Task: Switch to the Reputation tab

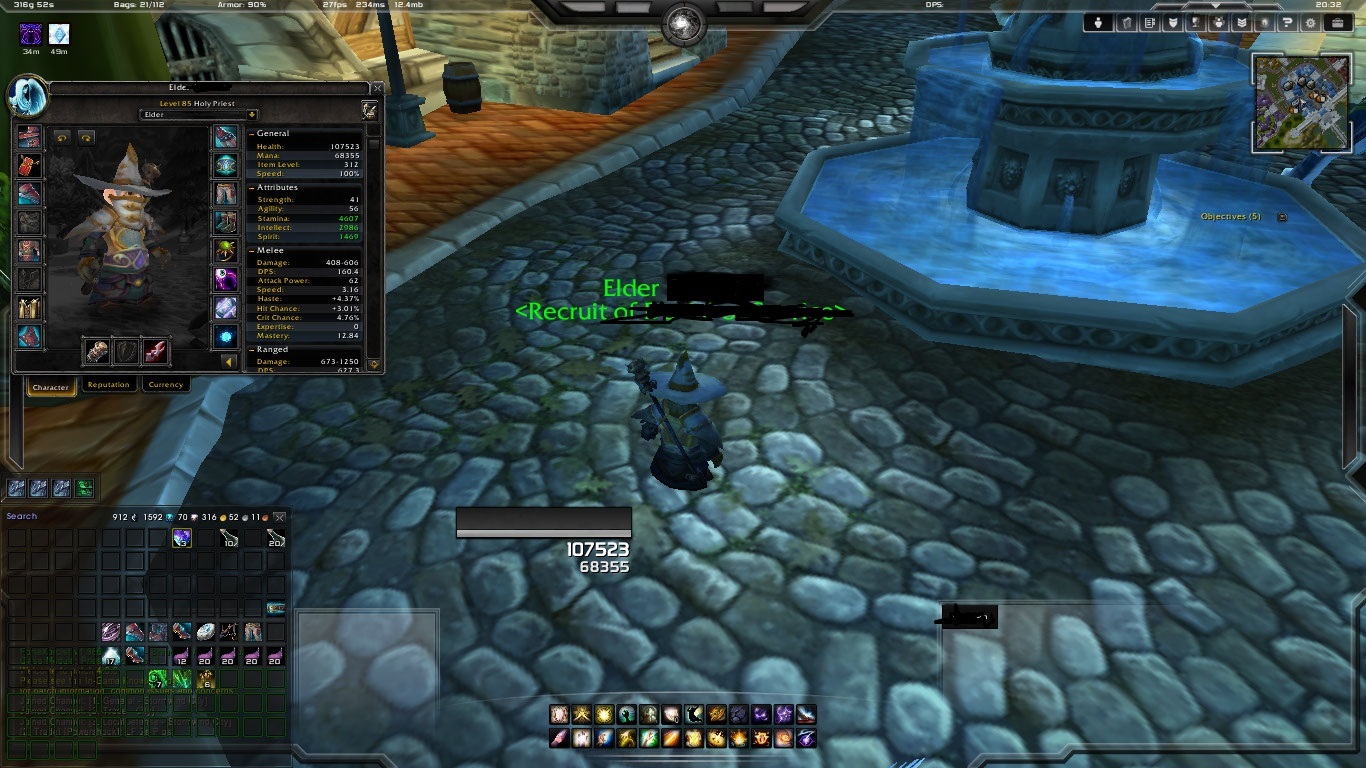Action: coord(108,385)
